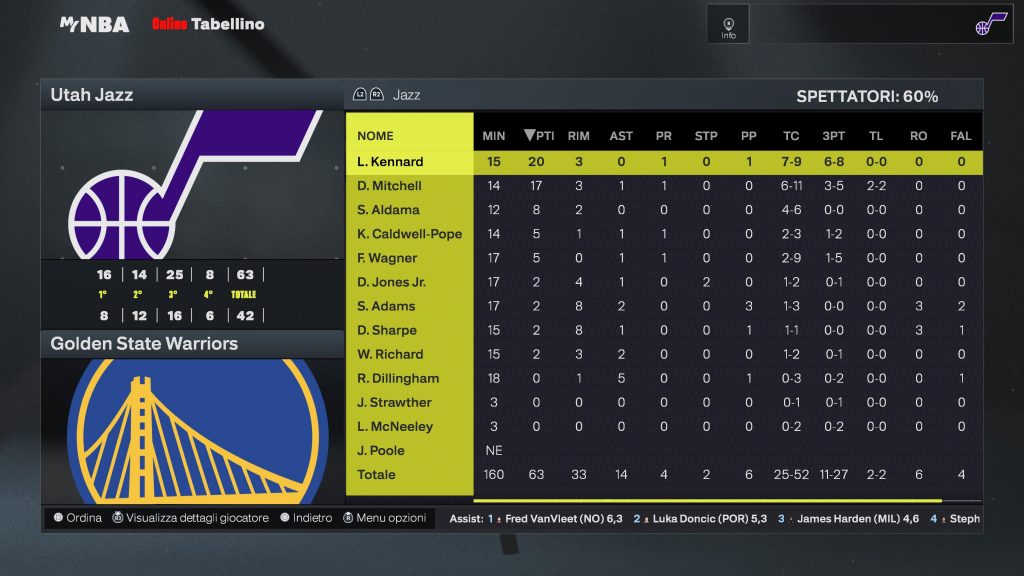Select the J. Poole row

pyautogui.click(x=382, y=450)
